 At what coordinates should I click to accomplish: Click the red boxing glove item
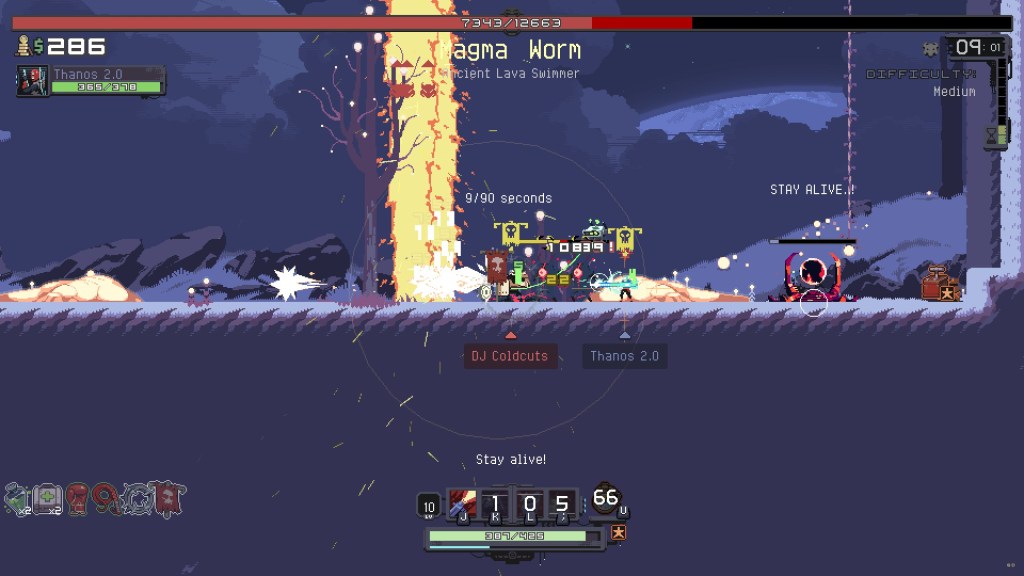pos(78,496)
